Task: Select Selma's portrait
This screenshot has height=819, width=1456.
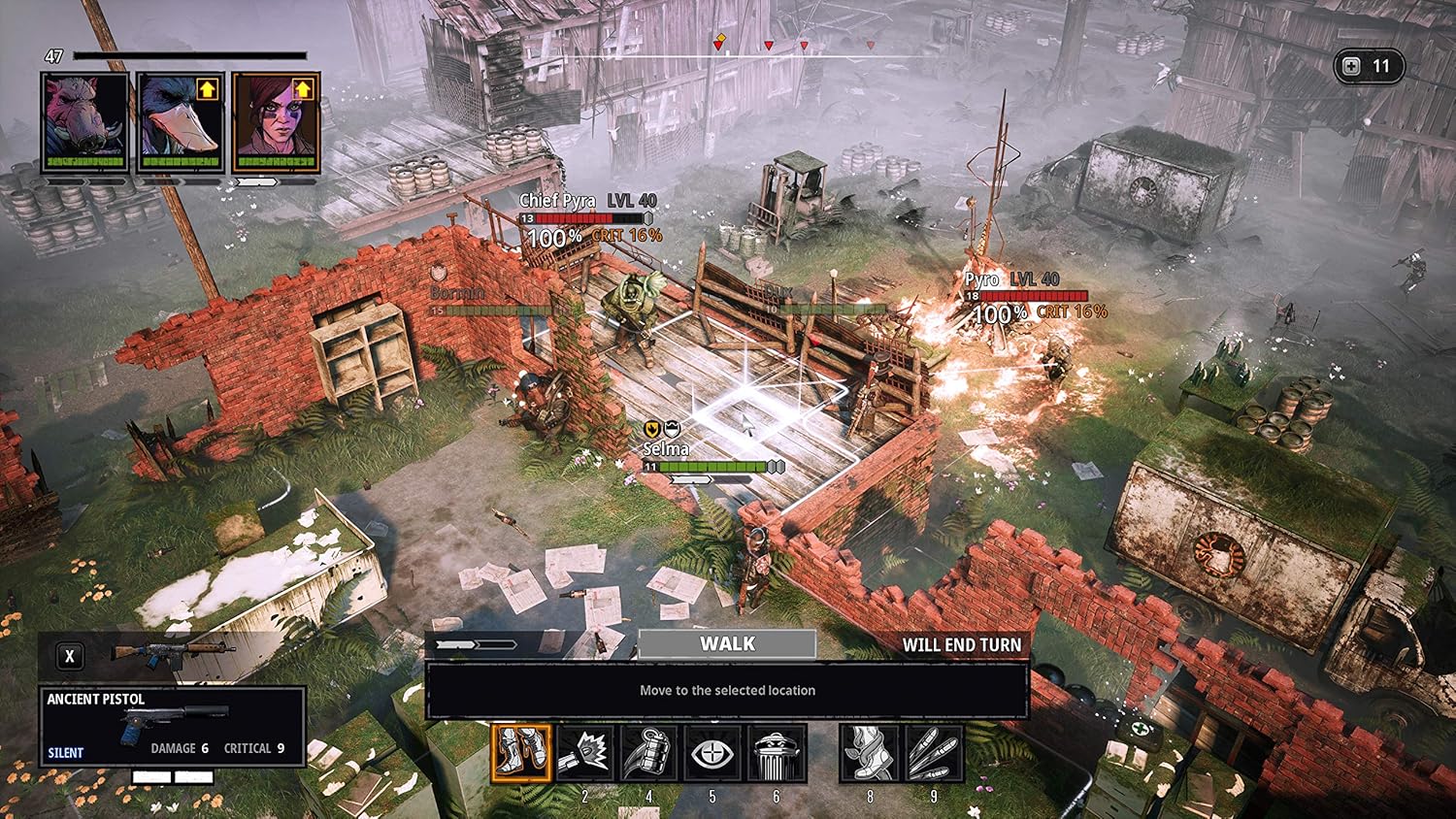Action: click(276, 121)
